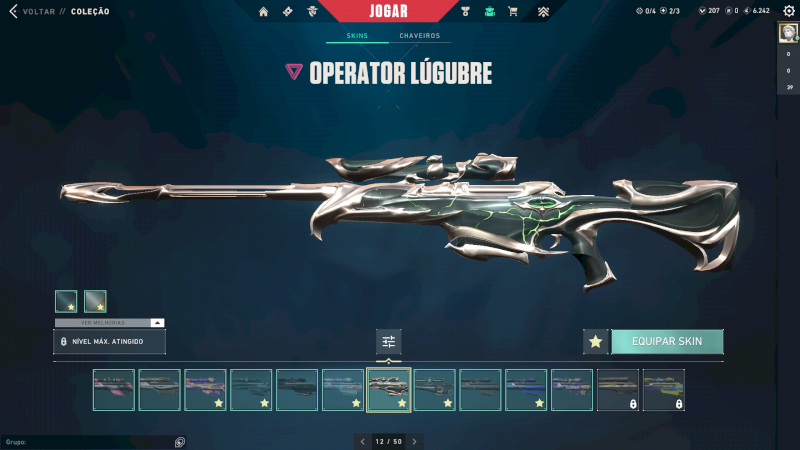Switch to the Chaveiros tab
The width and height of the screenshot is (800, 450).
pos(419,36)
